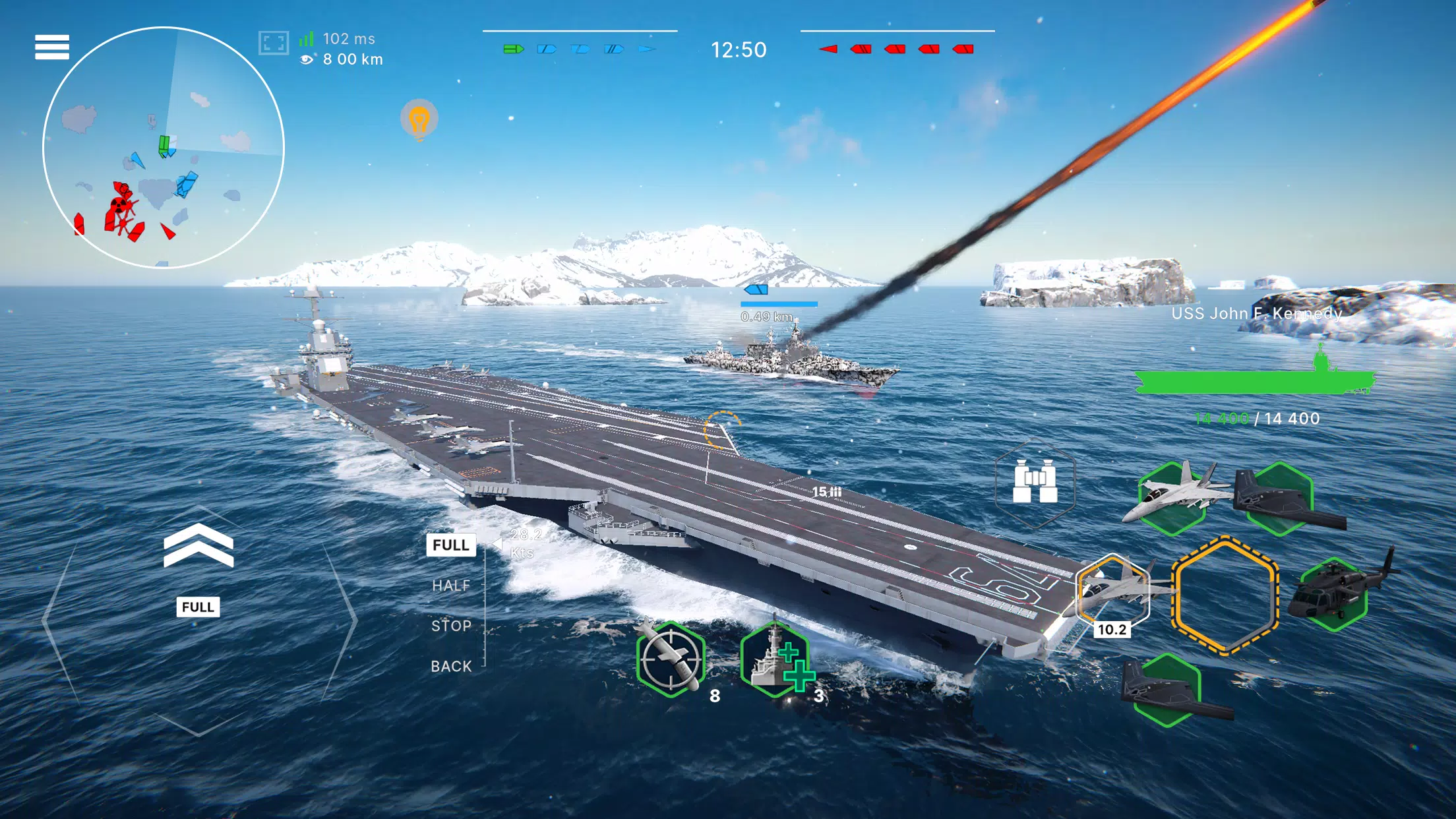Open the hamburger menu
The image size is (1456, 819).
53,46
